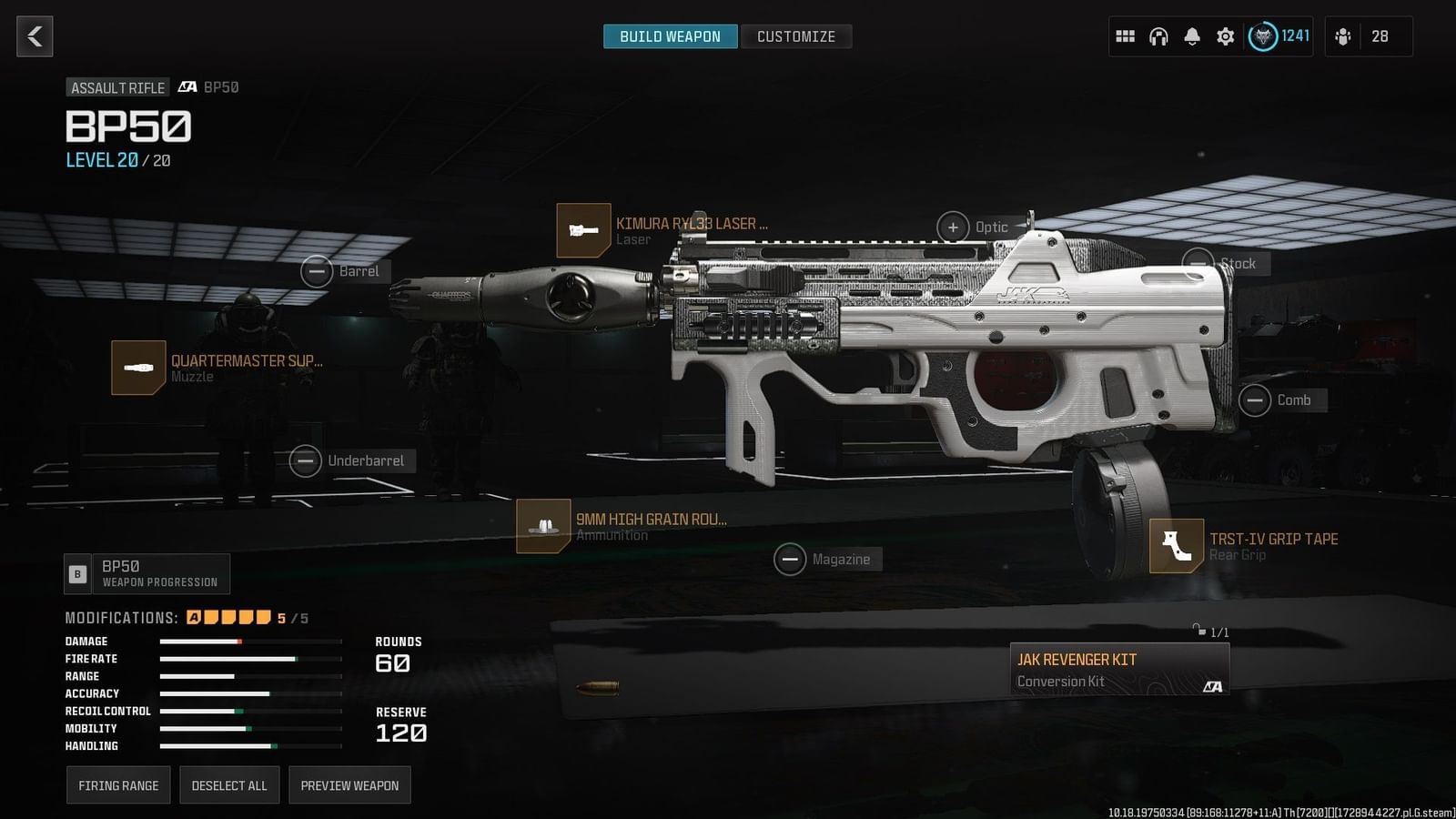Open game settings with the gear icon
The height and width of the screenshot is (819, 1456).
[1225, 36]
